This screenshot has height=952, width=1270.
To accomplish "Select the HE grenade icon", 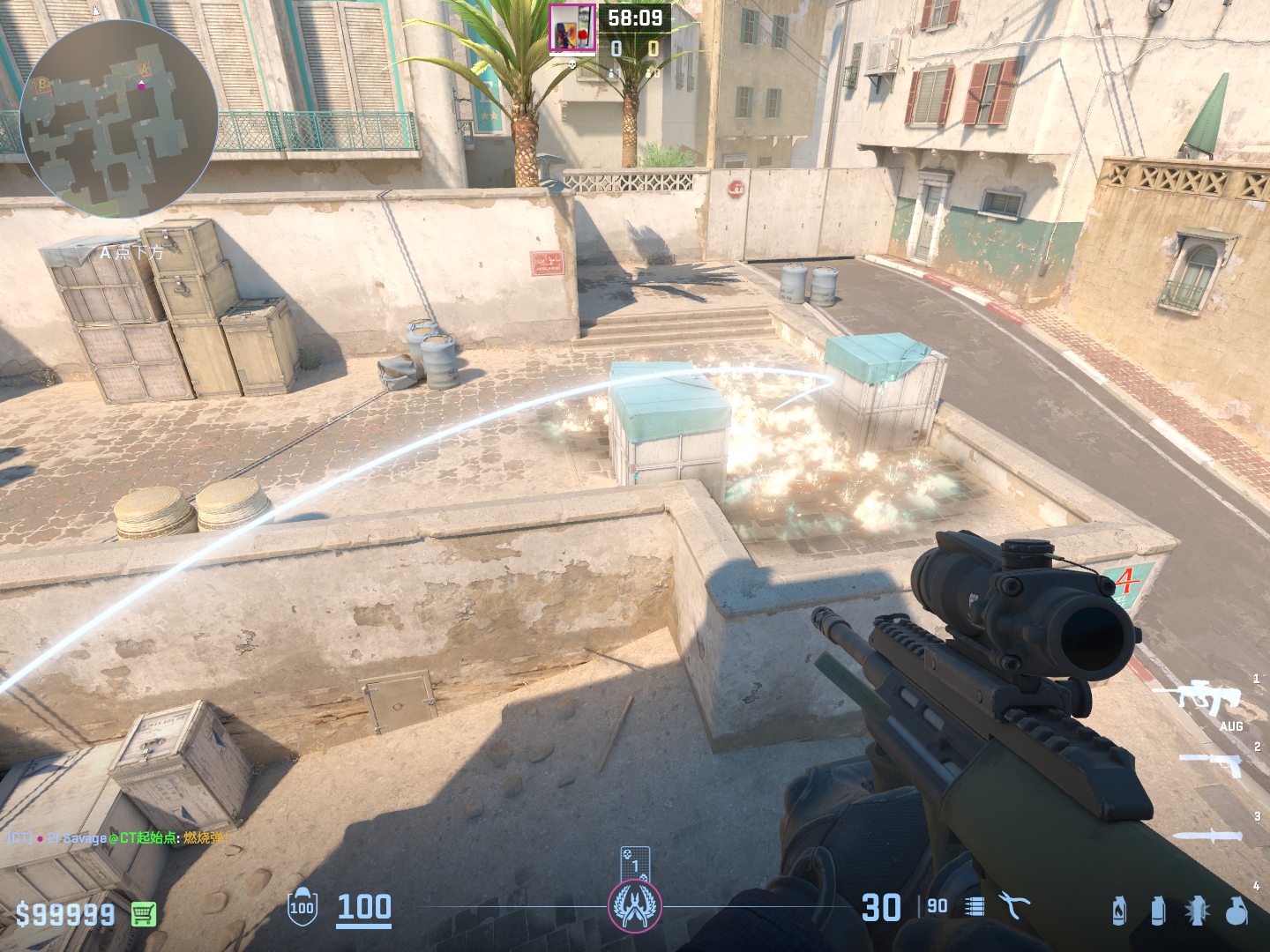I will pos(1236,911).
